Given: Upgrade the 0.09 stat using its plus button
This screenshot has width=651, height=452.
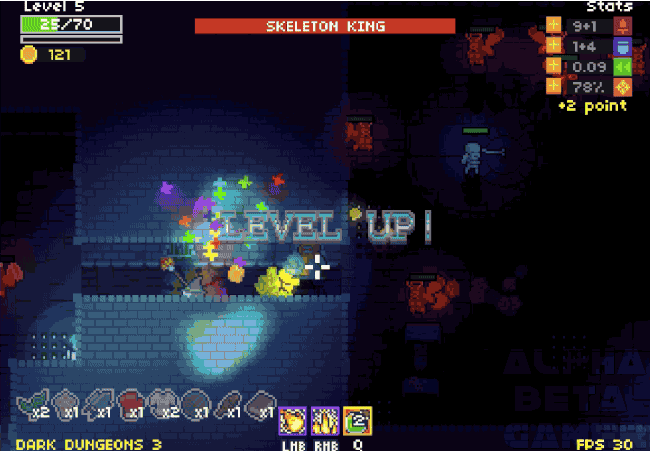Looking at the screenshot, I should [x=553, y=66].
